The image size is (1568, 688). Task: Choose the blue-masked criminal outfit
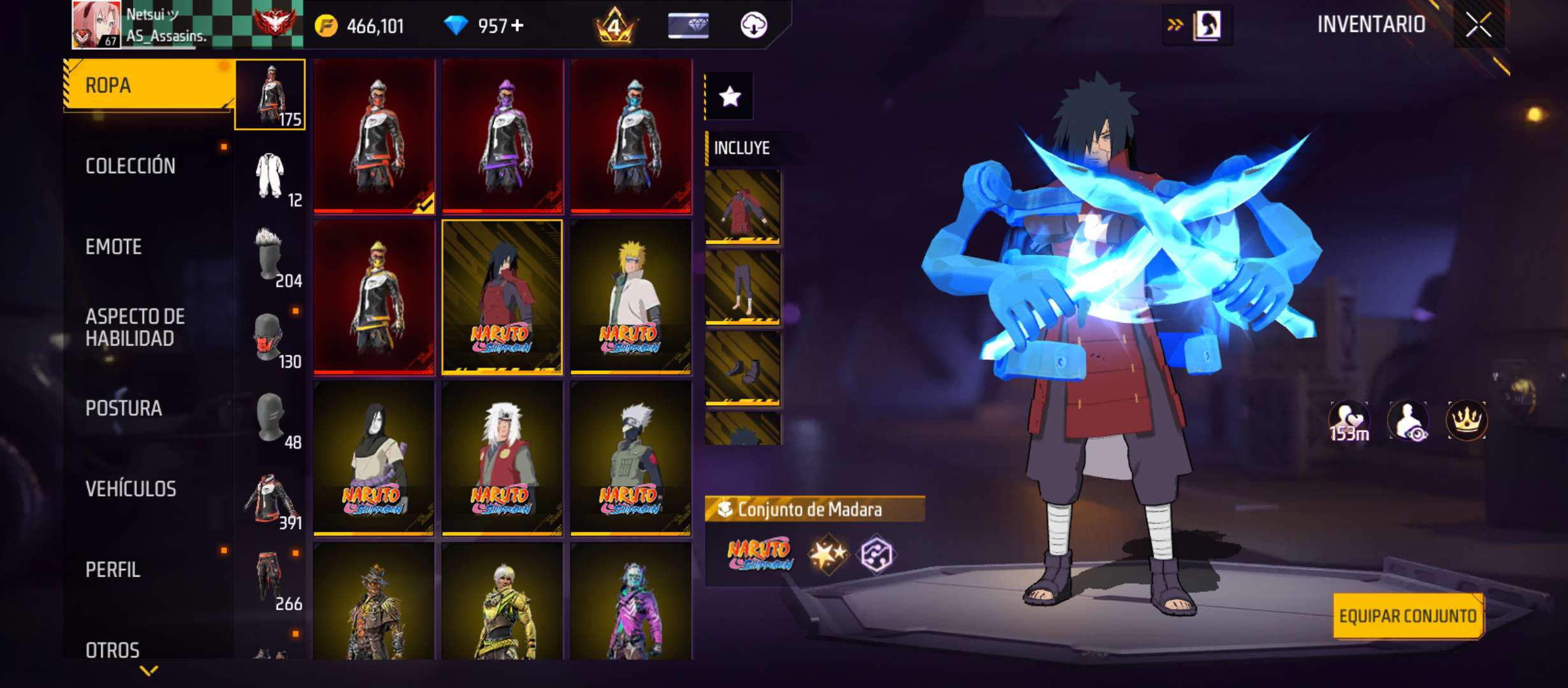pyautogui.click(x=630, y=136)
